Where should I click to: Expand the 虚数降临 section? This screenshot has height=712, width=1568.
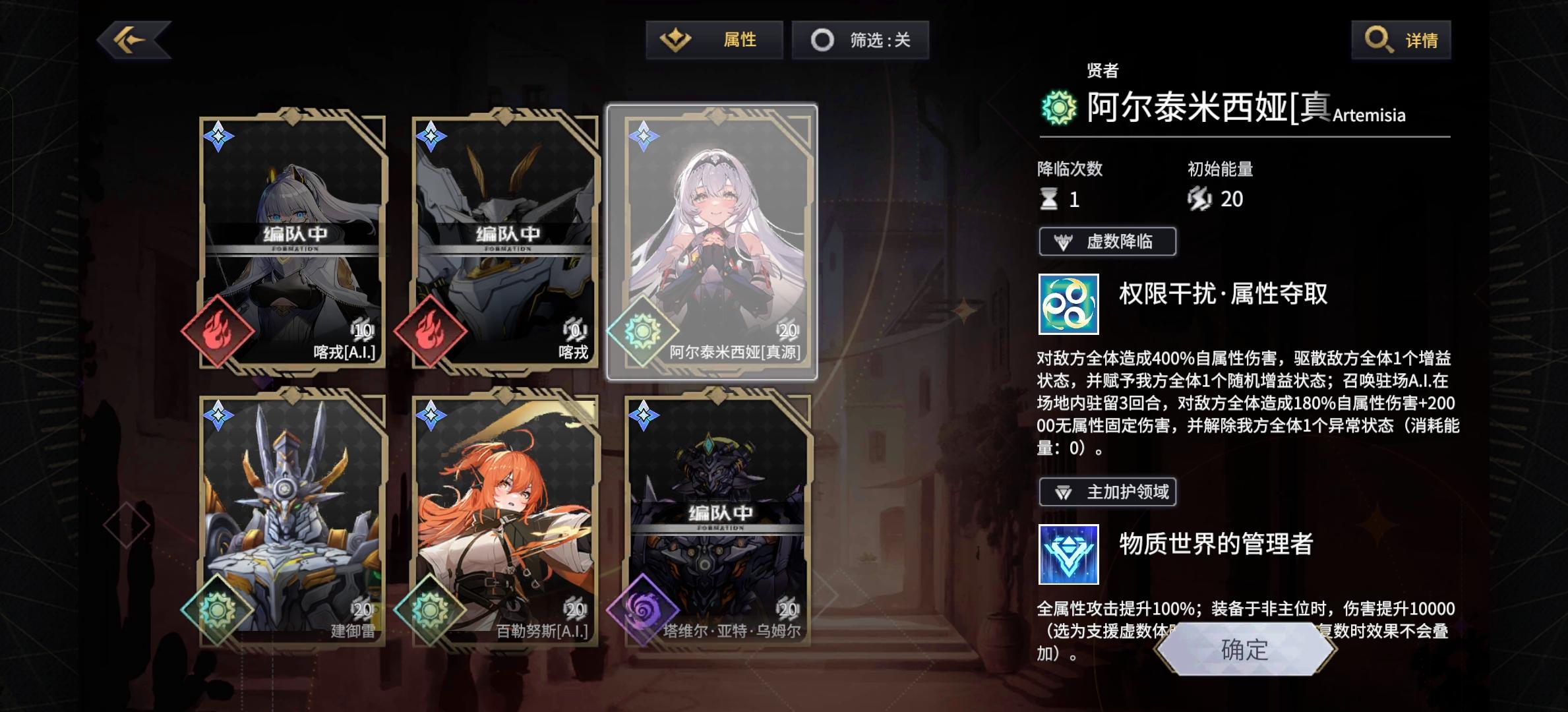[x=1107, y=241]
